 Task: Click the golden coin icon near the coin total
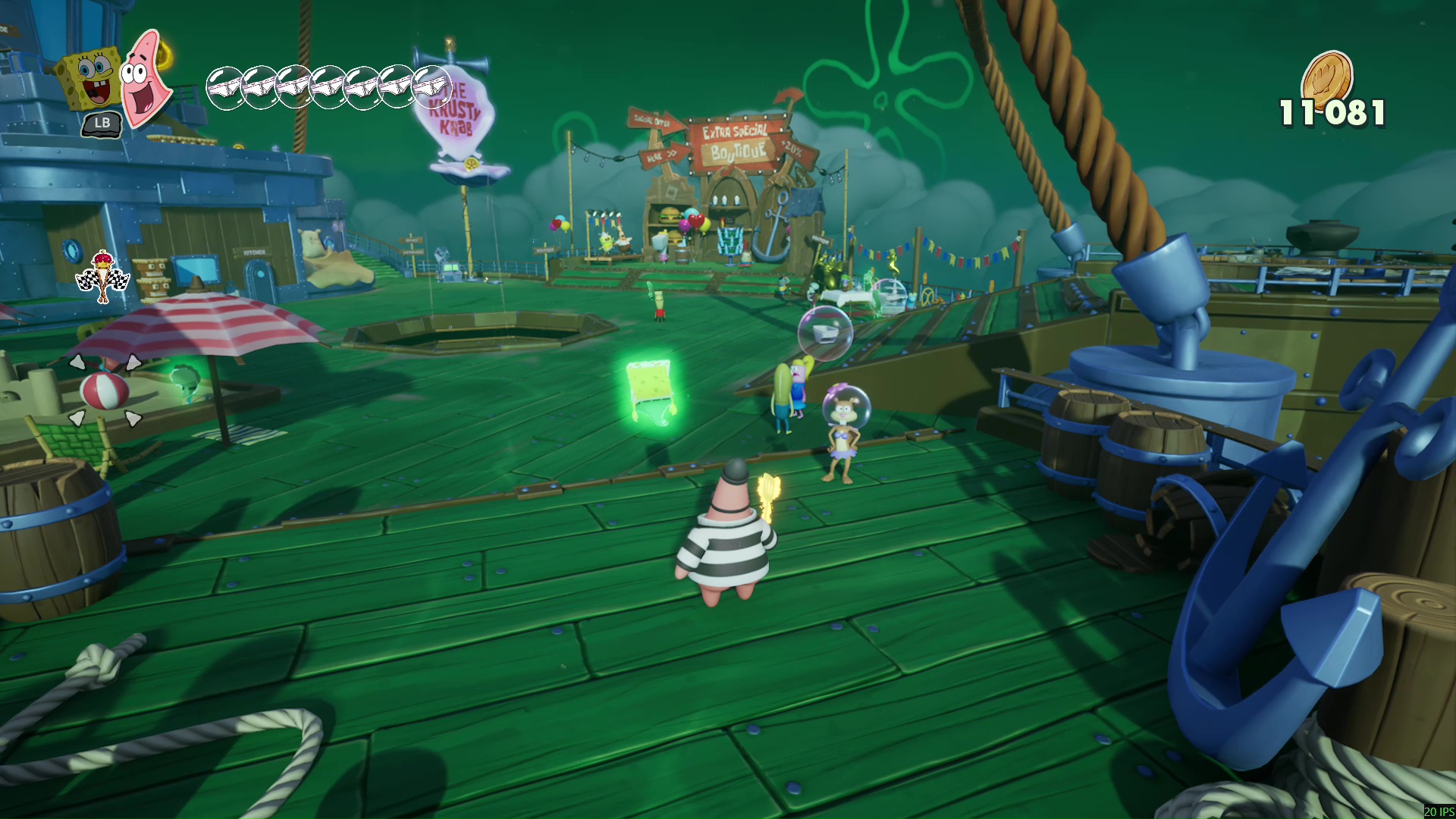[x=1327, y=74]
